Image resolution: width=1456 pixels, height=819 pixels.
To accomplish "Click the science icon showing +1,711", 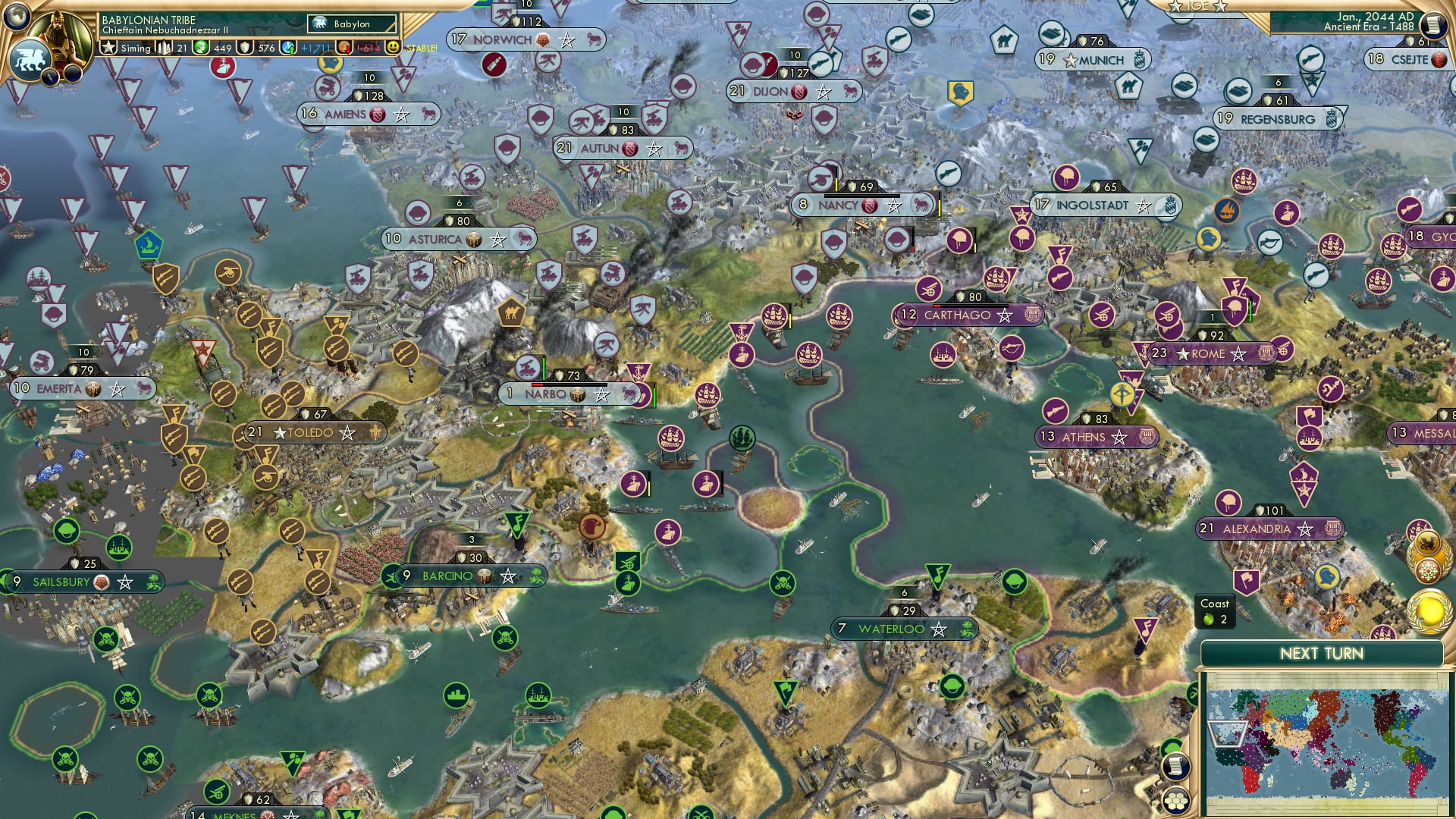I will point(287,47).
